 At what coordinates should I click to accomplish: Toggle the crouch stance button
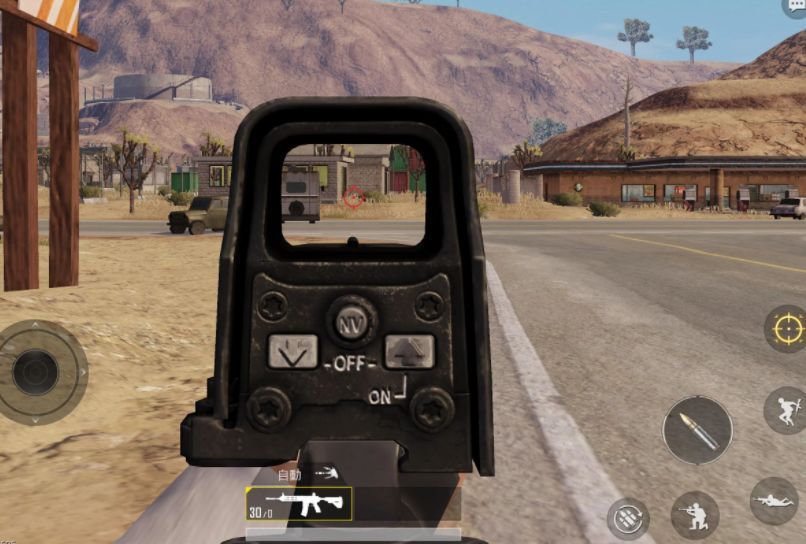coord(694,514)
